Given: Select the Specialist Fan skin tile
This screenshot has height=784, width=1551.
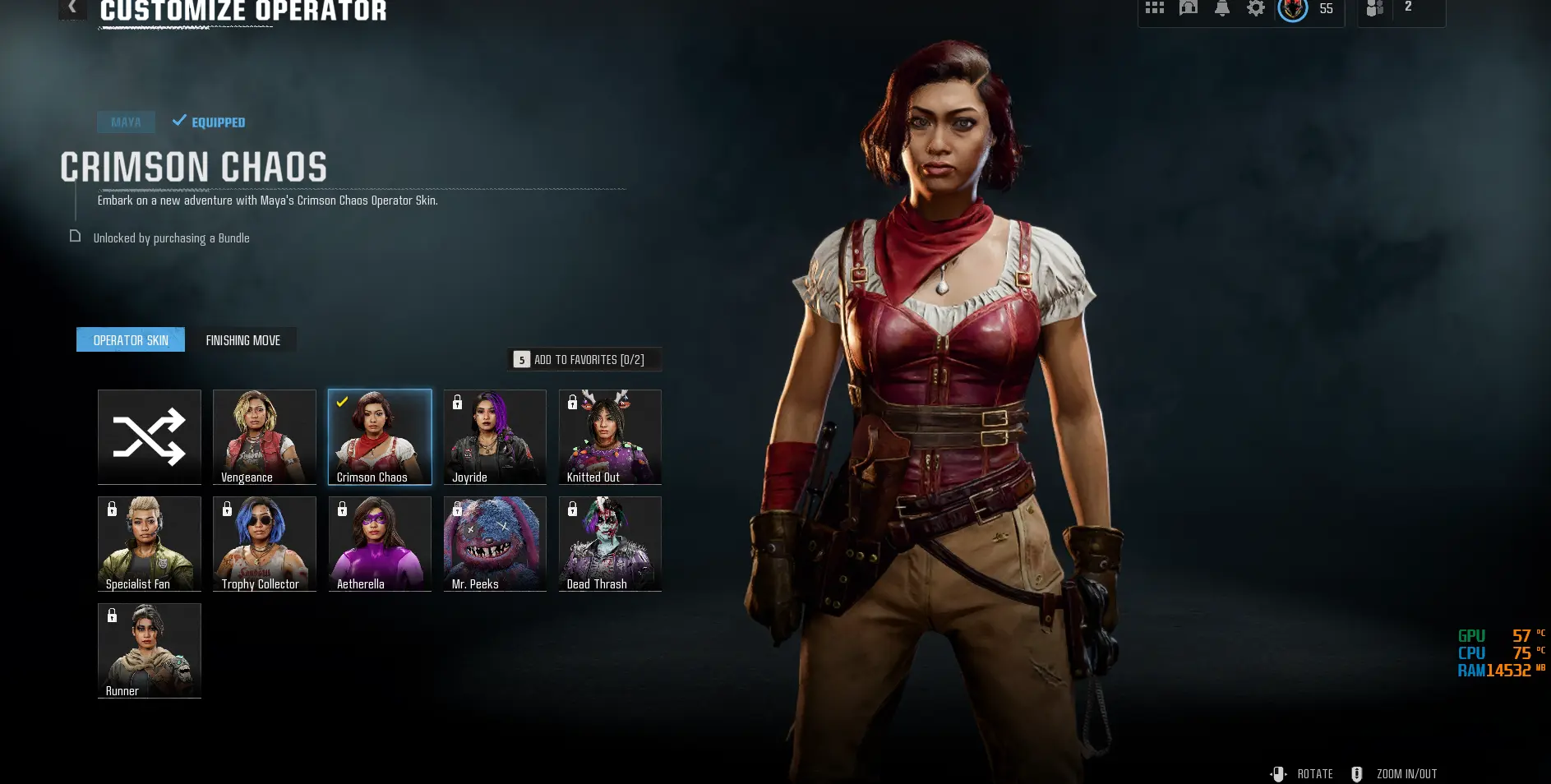Looking at the screenshot, I should pyautogui.click(x=150, y=544).
